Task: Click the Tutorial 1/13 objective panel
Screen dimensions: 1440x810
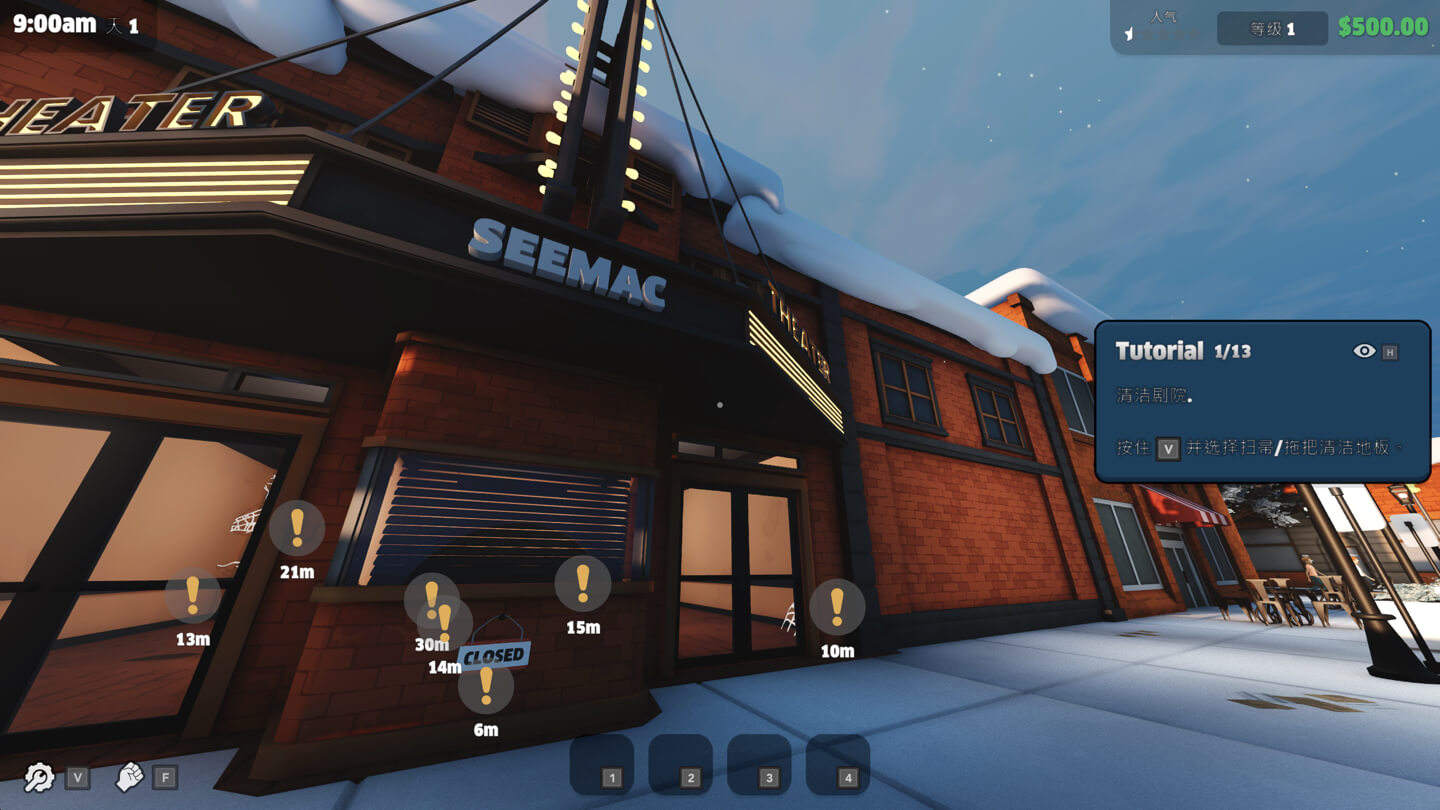Action: 1262,402
